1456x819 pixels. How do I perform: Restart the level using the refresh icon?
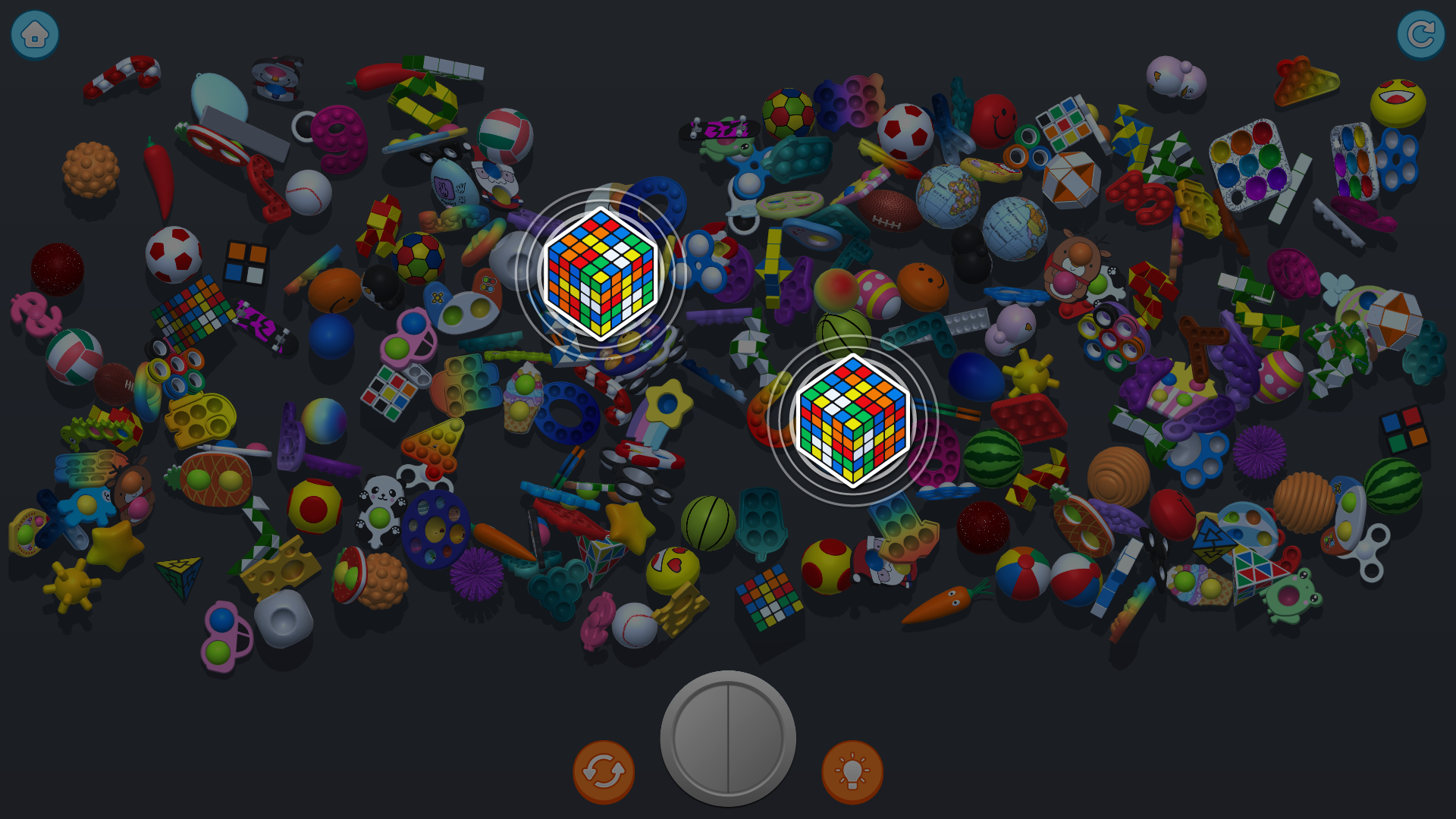pyautogui.click(x=1422, y=33)
